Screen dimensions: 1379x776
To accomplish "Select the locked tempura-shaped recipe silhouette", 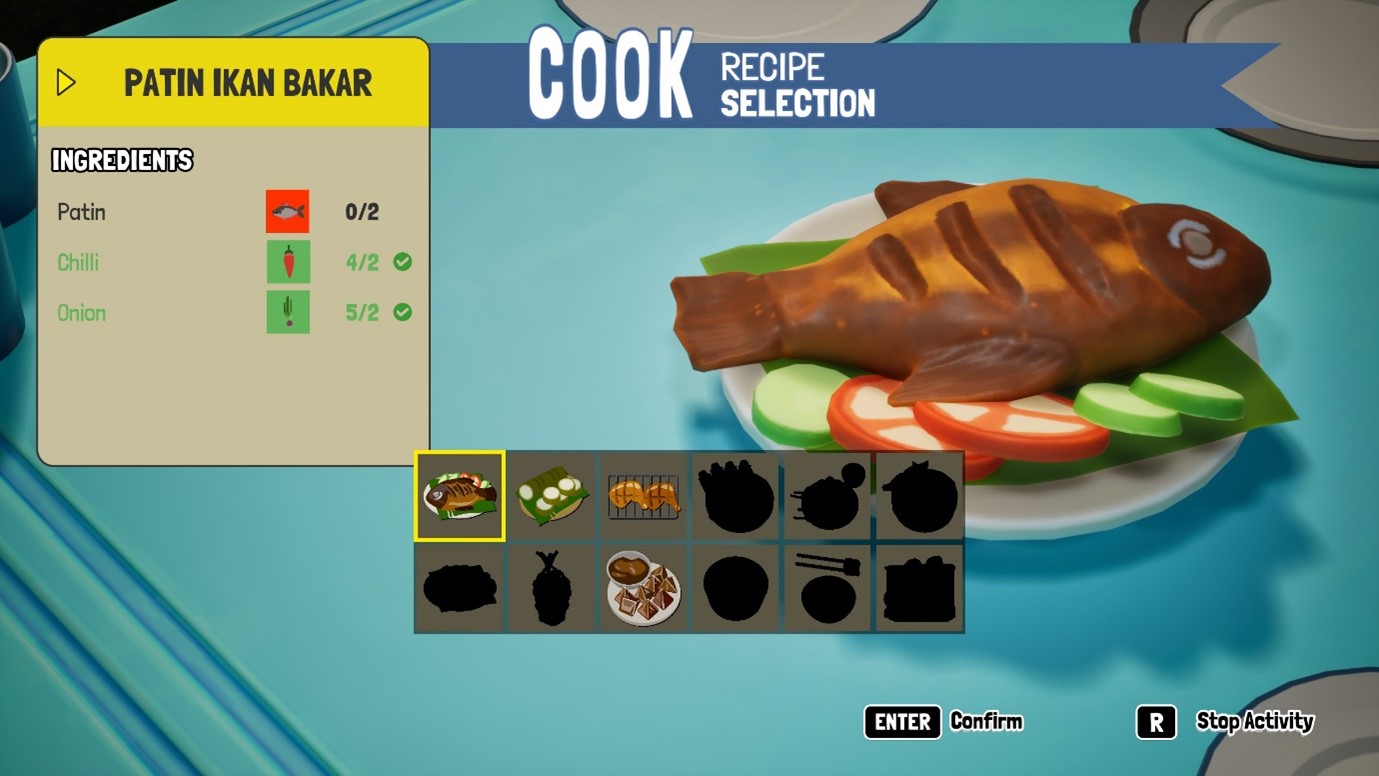I will click(551, 588).
